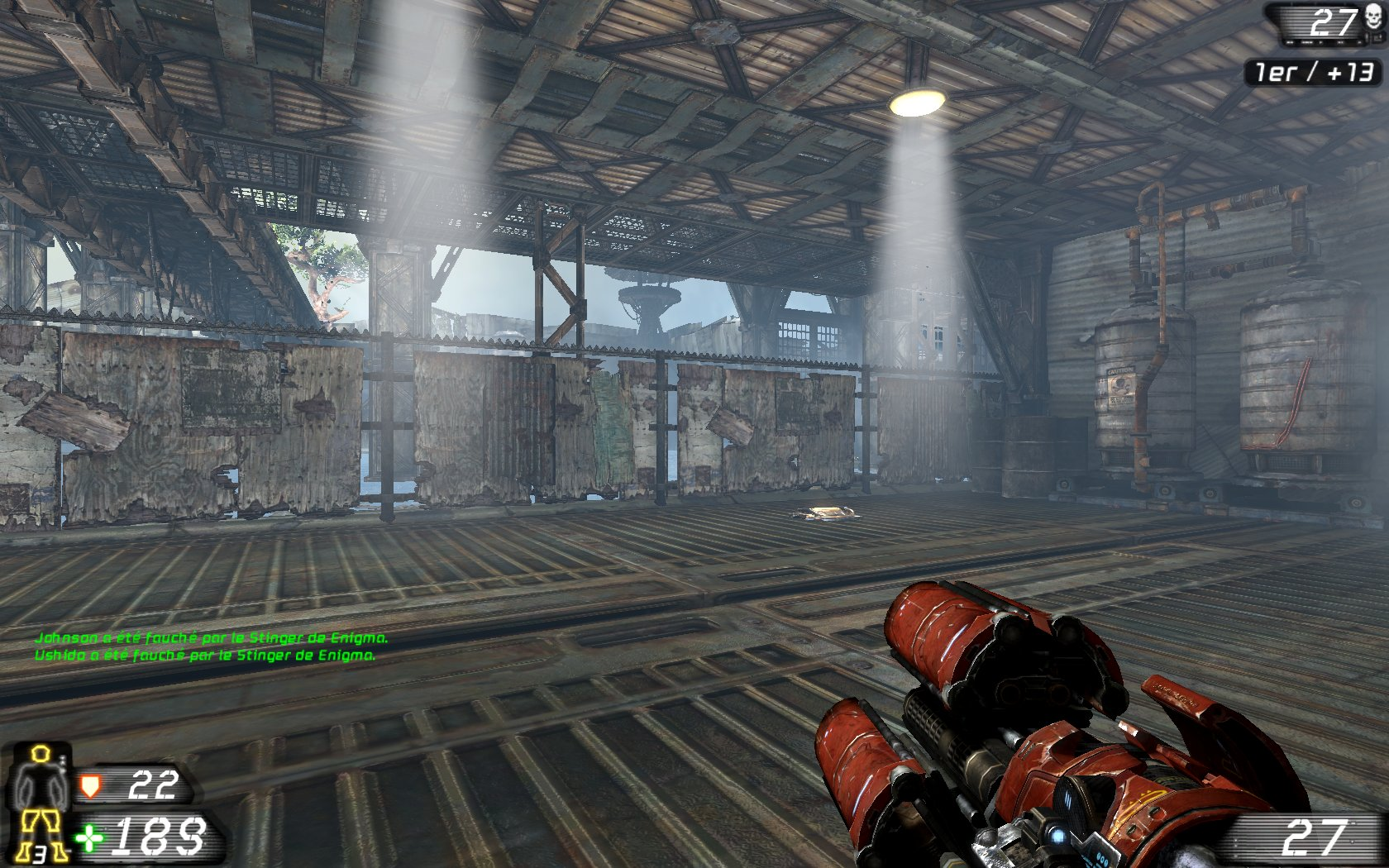
Task: Click the helmet outline on the armor diagram
Action: coord(40,753)
